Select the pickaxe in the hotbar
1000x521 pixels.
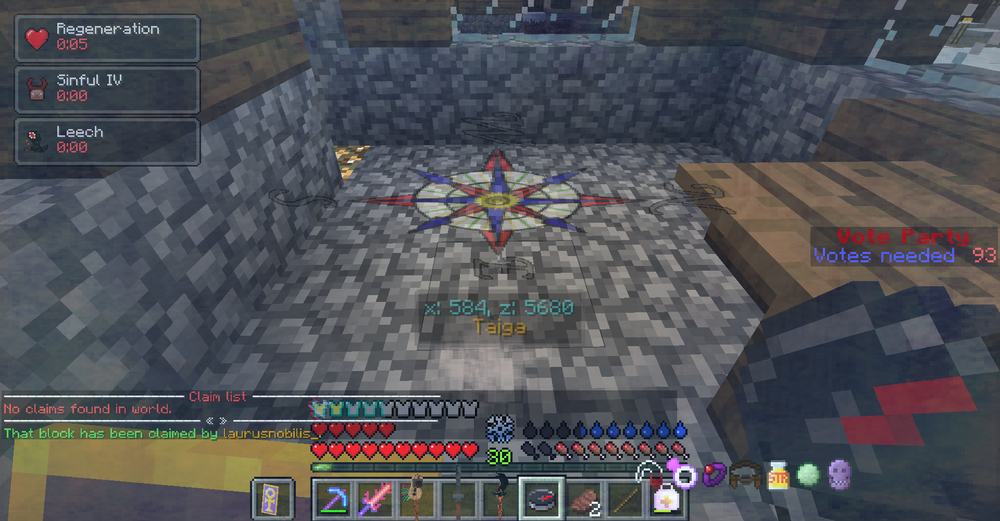tap(334, 499)
